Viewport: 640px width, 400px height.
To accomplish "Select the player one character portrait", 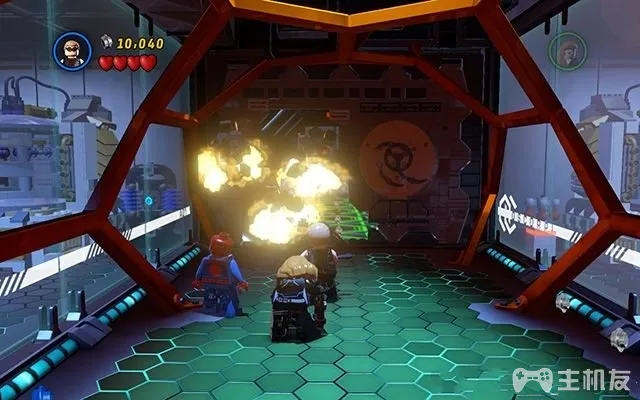I will pyautogui.click(x=73, y=50).
